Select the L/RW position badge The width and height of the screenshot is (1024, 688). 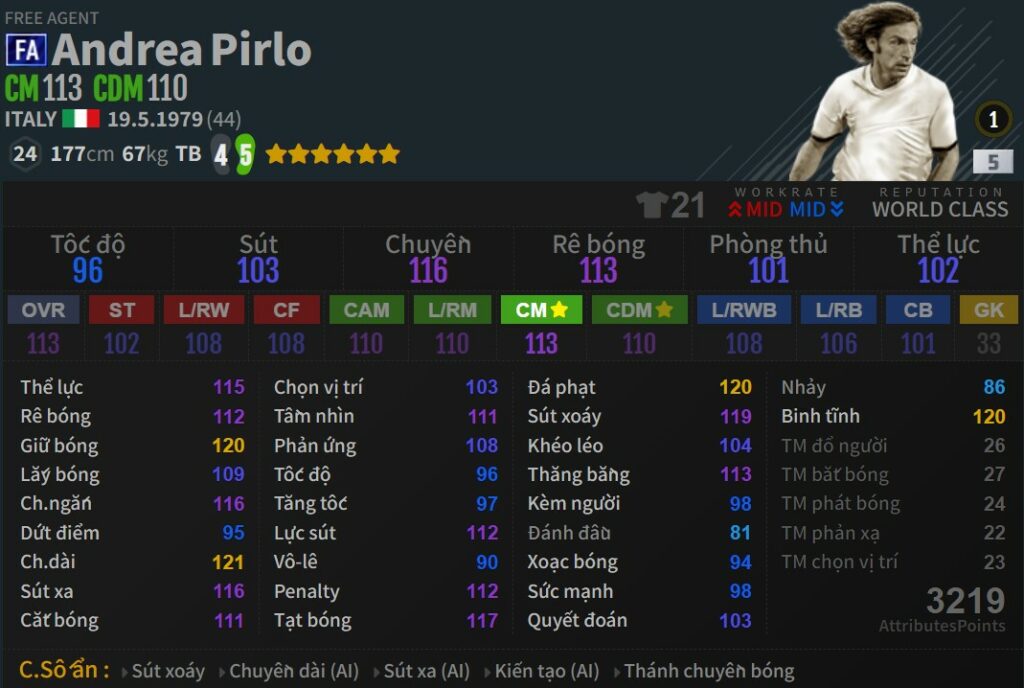203,310
